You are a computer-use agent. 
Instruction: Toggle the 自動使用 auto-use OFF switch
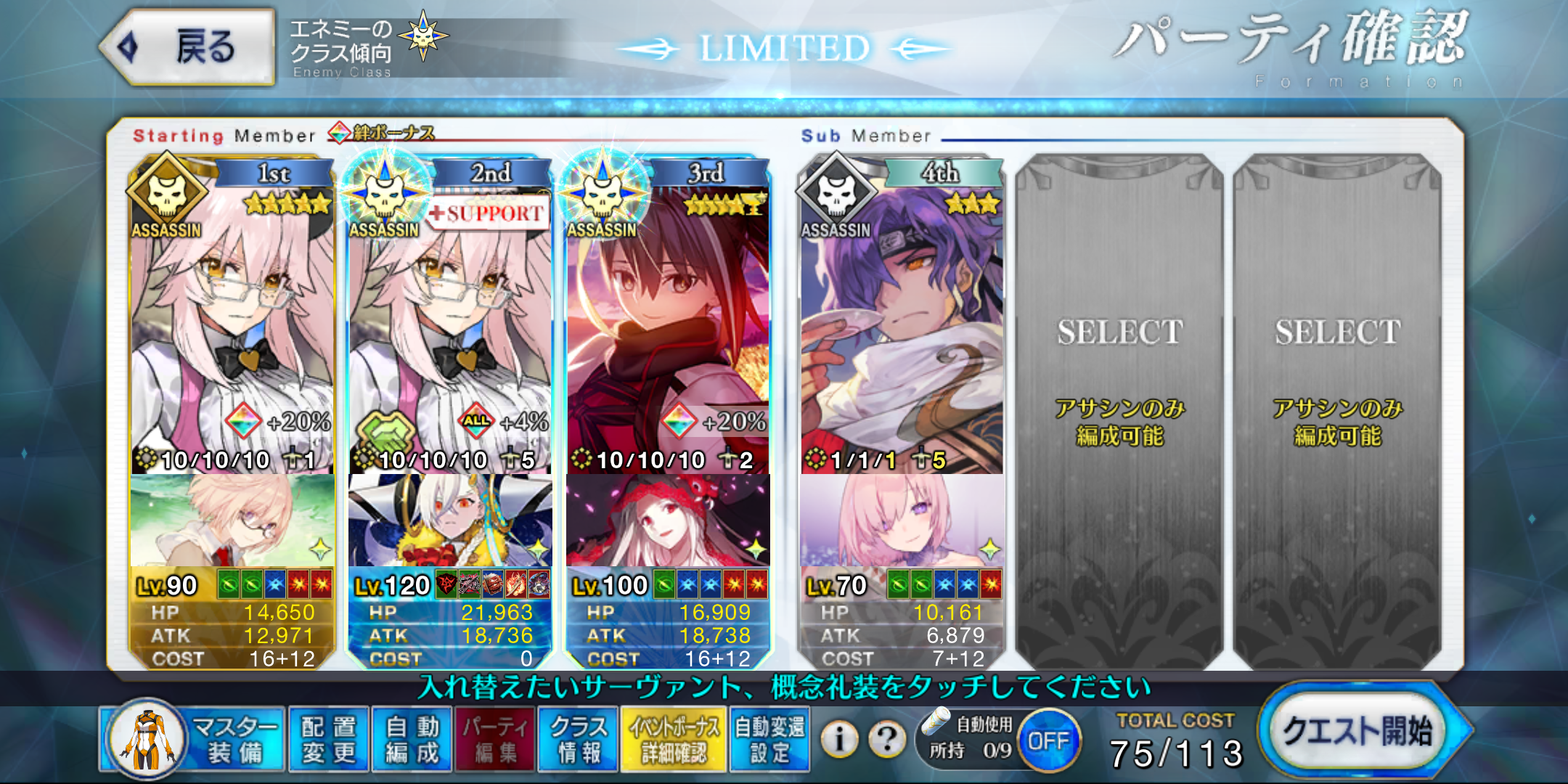1048,741
